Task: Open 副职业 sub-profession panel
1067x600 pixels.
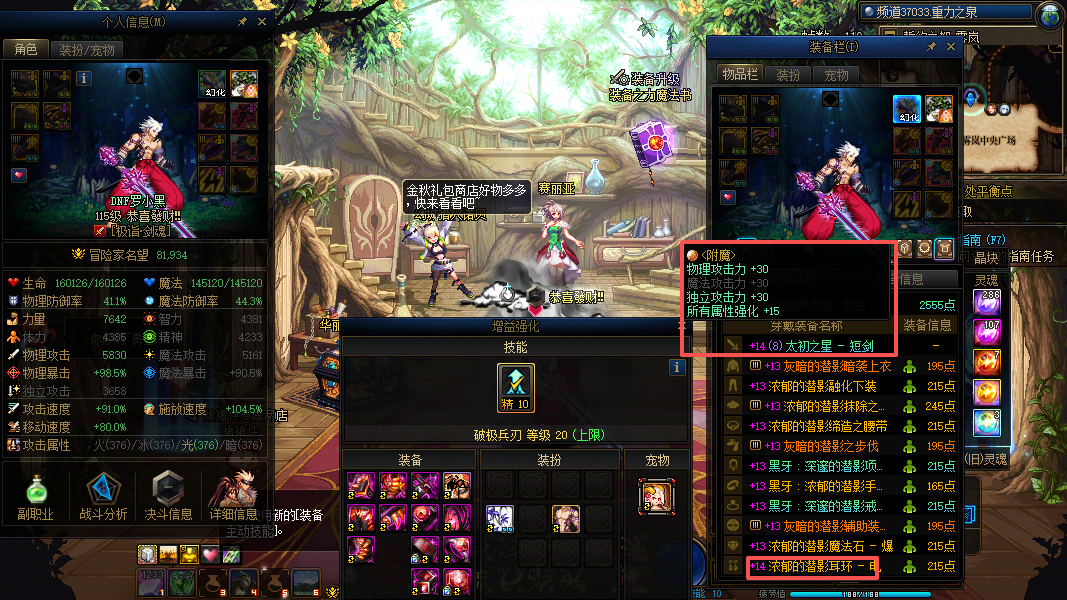Action: click(x=34, y=497)
